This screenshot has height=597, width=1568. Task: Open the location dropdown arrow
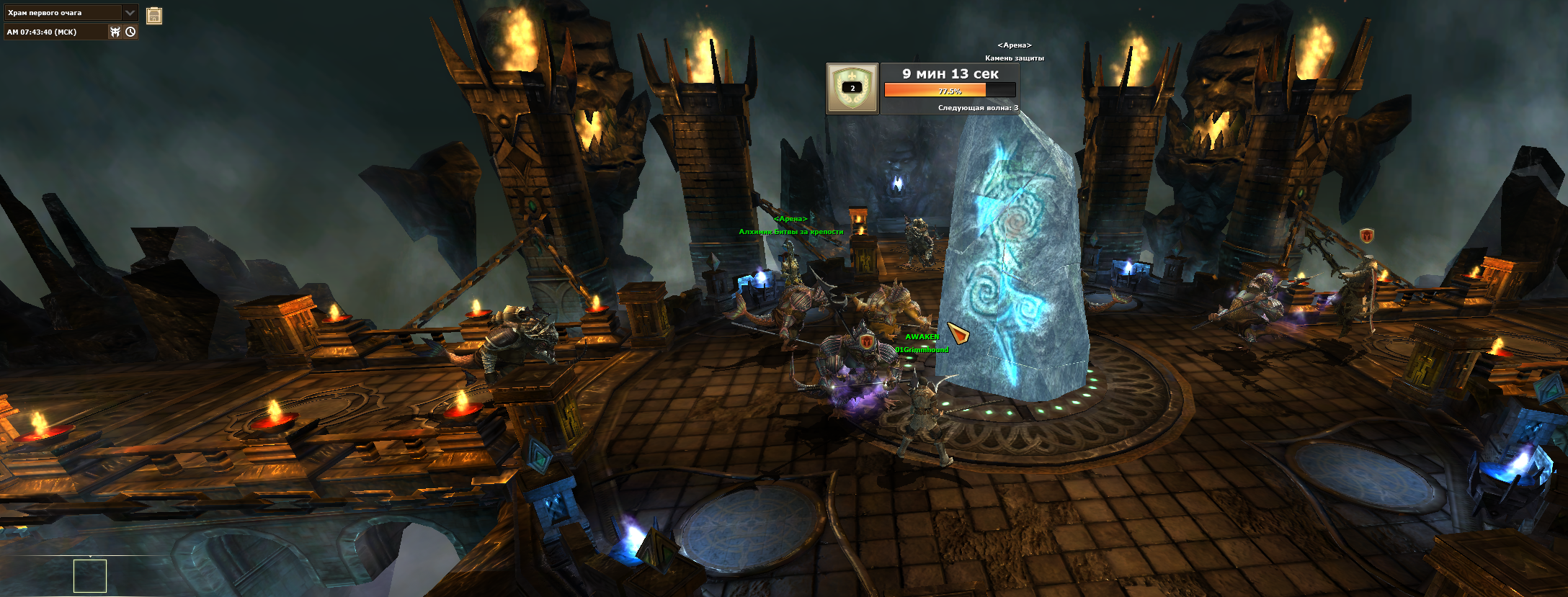point(130,13)
